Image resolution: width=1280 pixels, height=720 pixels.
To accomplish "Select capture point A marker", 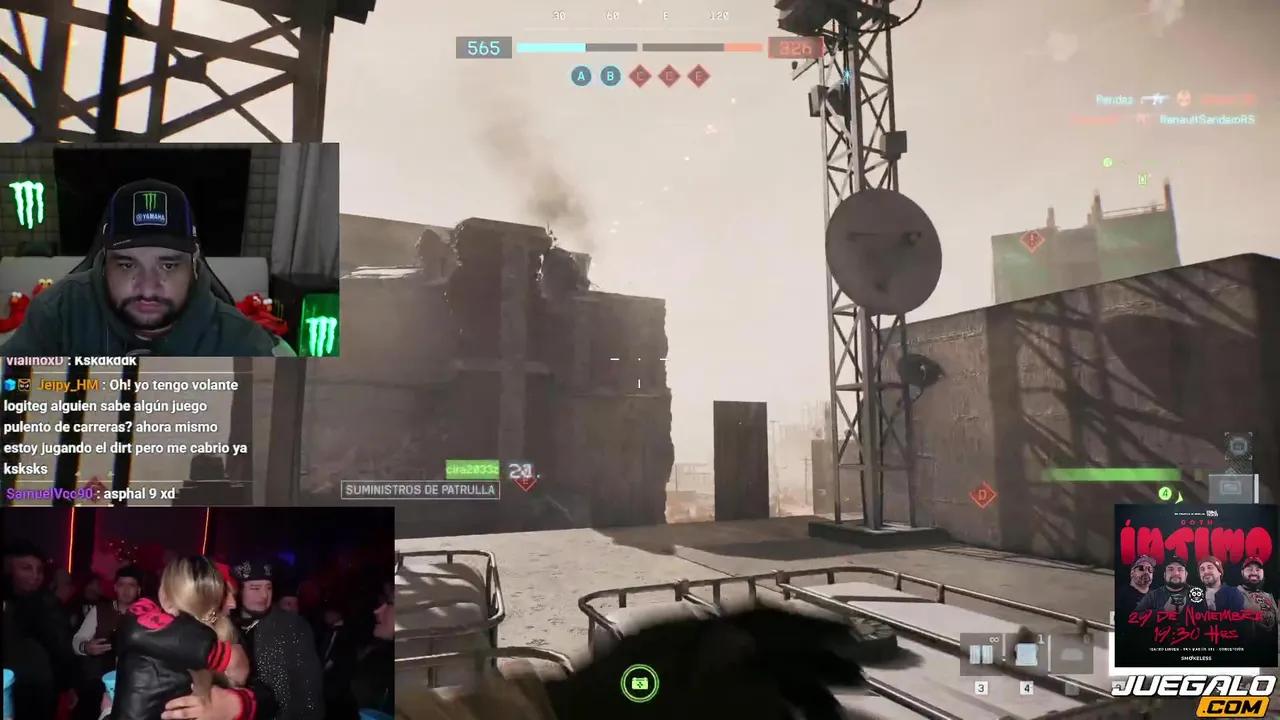I will (581, 76).
